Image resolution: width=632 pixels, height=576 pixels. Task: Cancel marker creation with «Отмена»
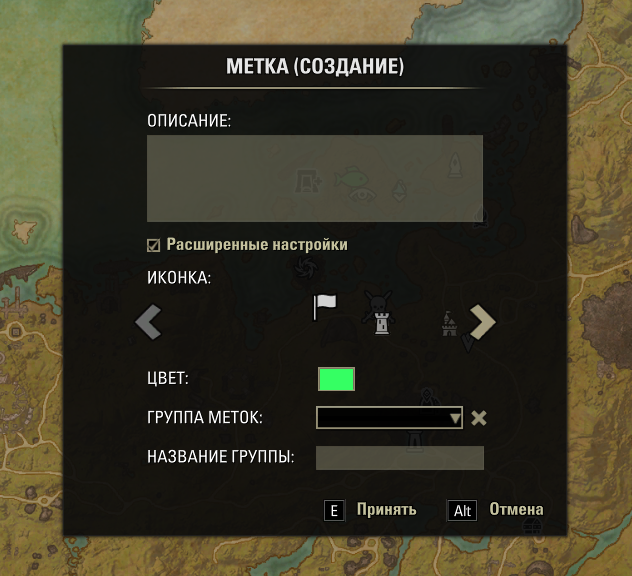pyautogui.click(x=515, y=509)
